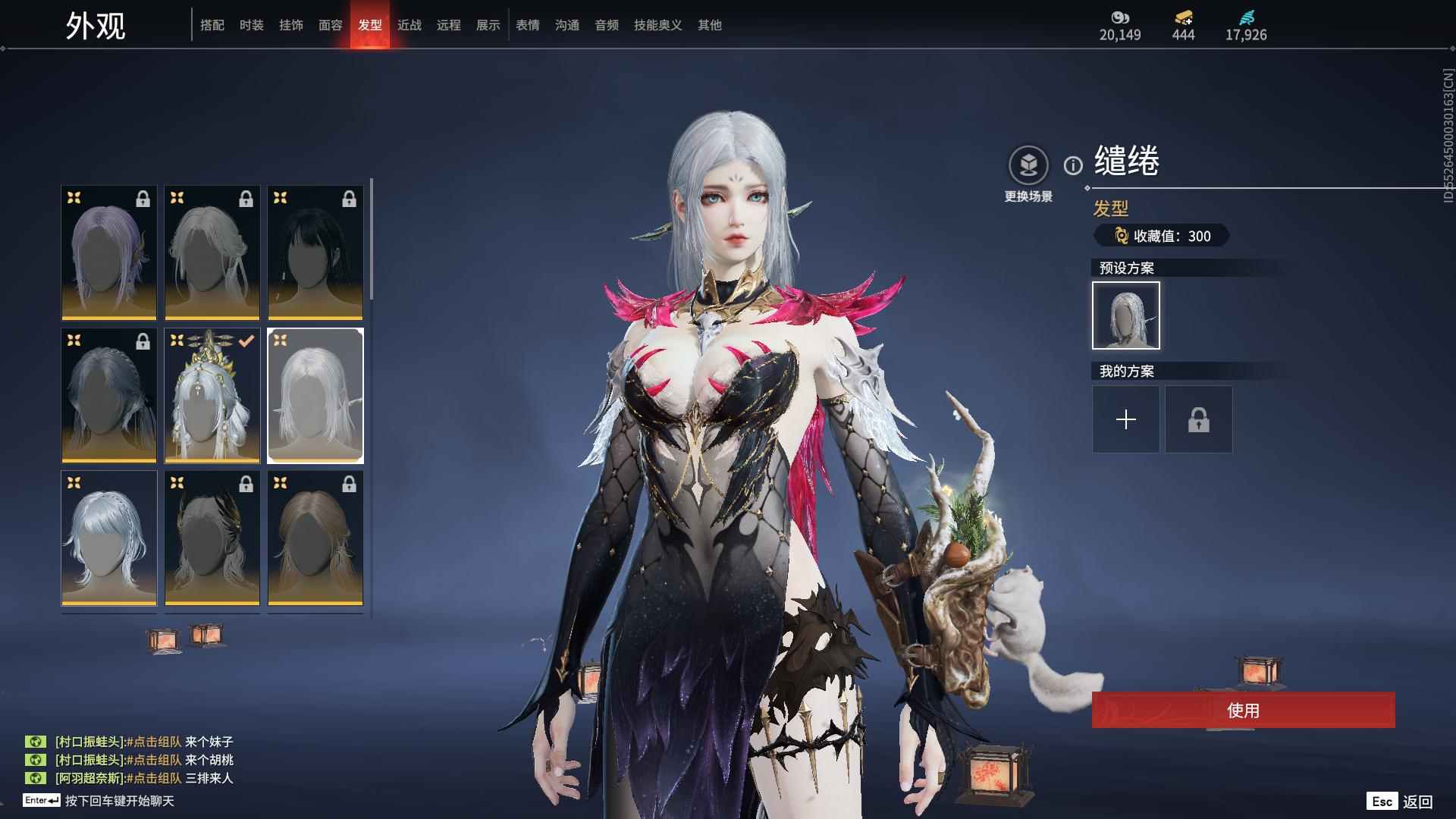Viewport: 1456px width, 819px height.
Task: Open the 近战 tab
Action: (x=409, y=25)
